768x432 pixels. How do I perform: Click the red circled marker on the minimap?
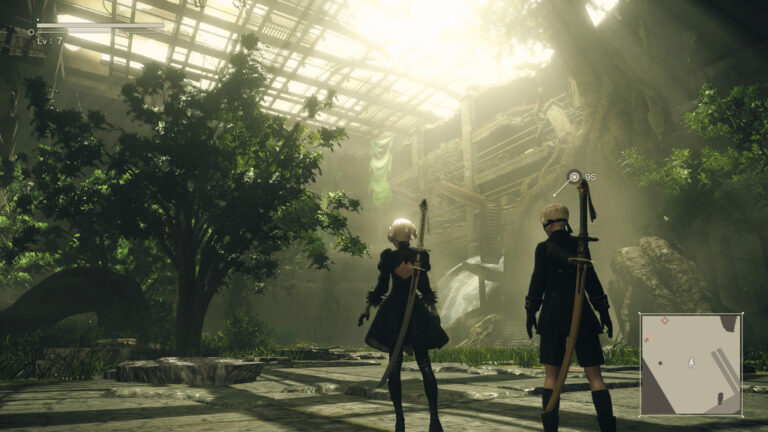(x=648, y=339)
